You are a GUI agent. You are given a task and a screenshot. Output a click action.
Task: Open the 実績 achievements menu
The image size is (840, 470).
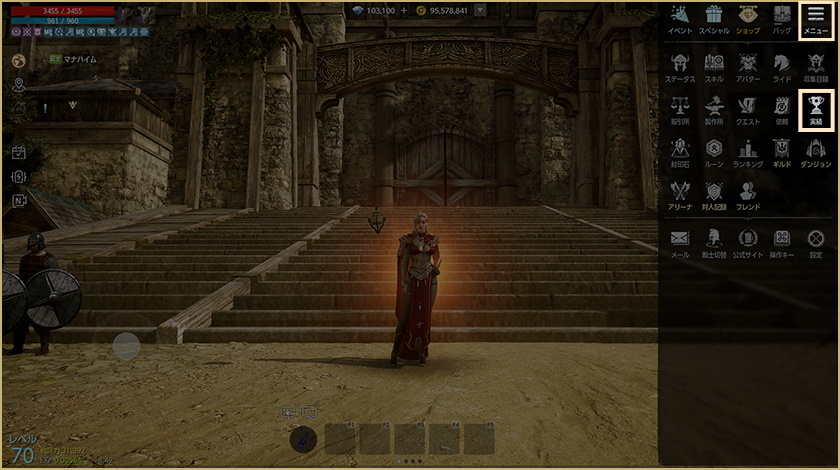pyautogui.click(x=815, y=109)
